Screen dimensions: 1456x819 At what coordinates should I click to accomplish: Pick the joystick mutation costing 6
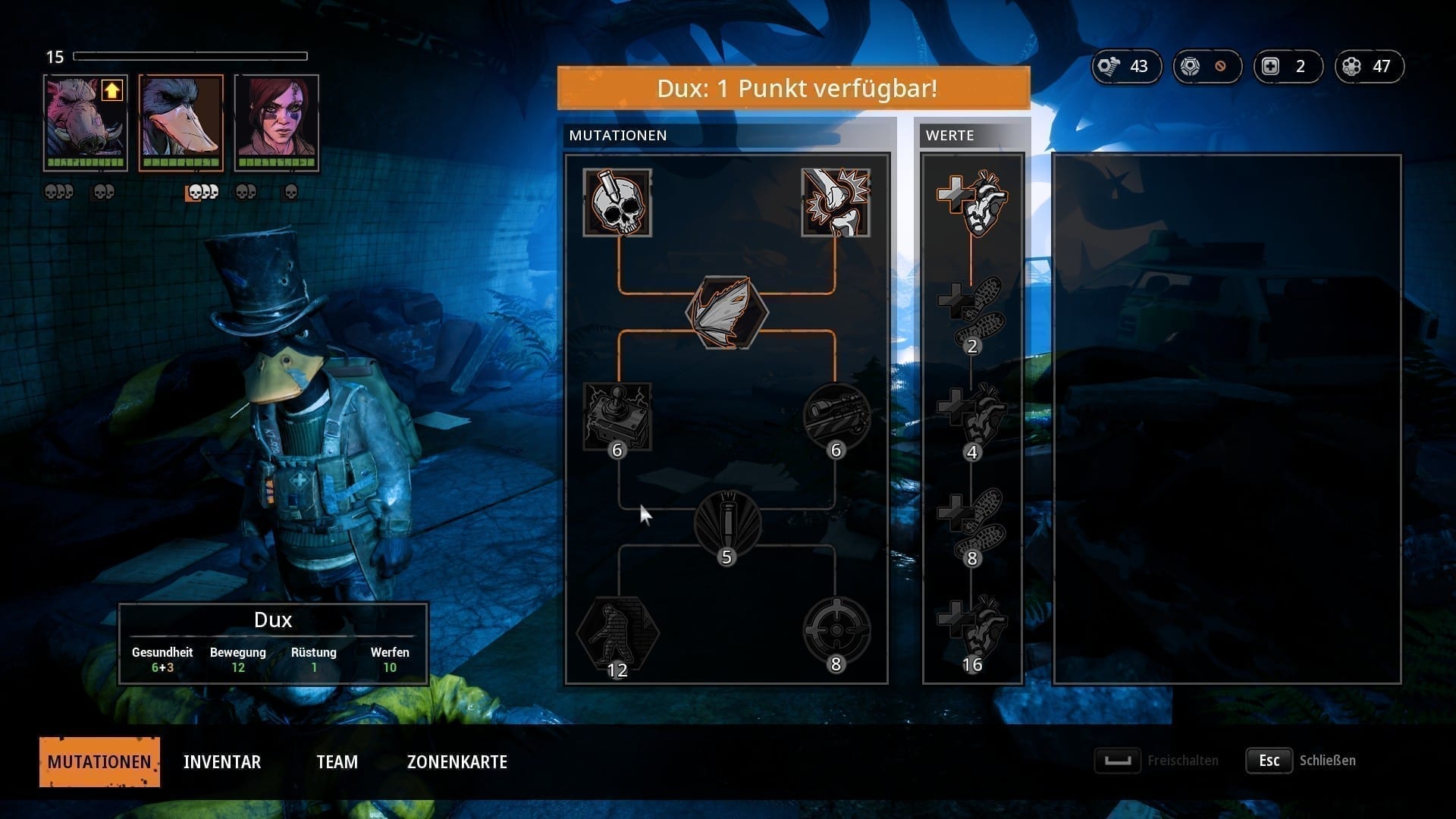tap(617, 417)
